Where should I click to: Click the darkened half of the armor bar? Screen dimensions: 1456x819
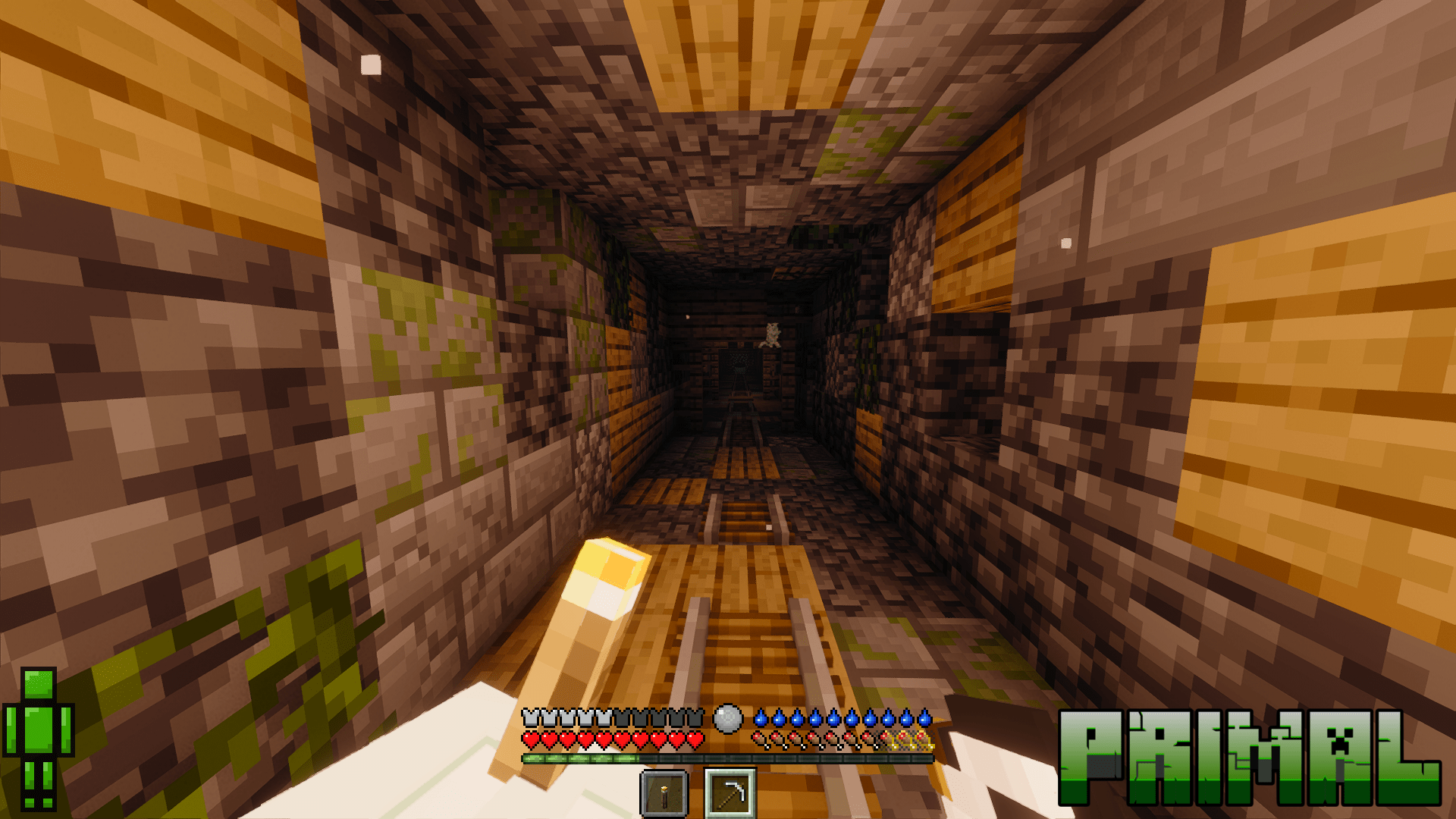point(648,716)
